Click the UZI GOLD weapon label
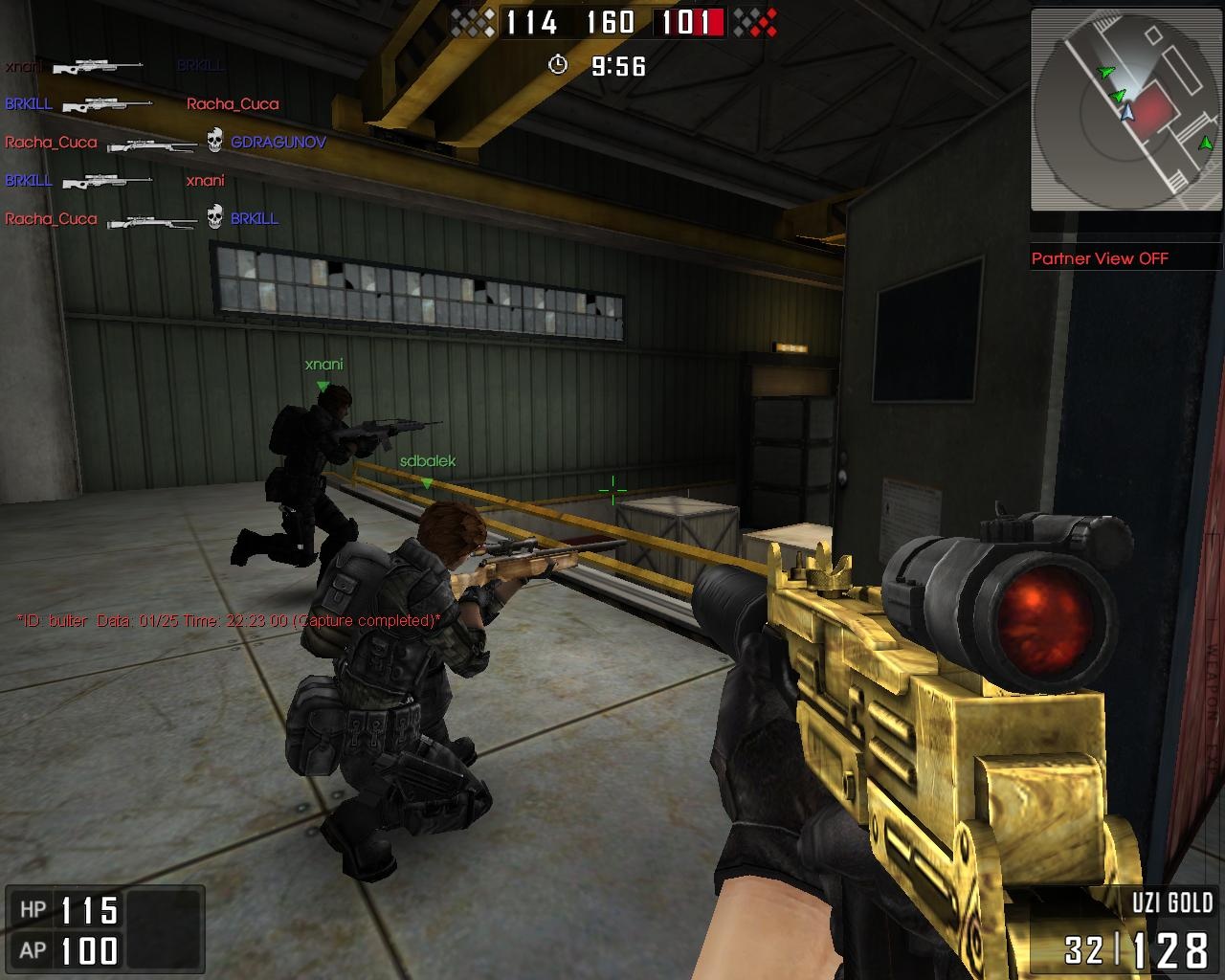The width and height of the screenshot is (1225, 980). (1172, 900)
